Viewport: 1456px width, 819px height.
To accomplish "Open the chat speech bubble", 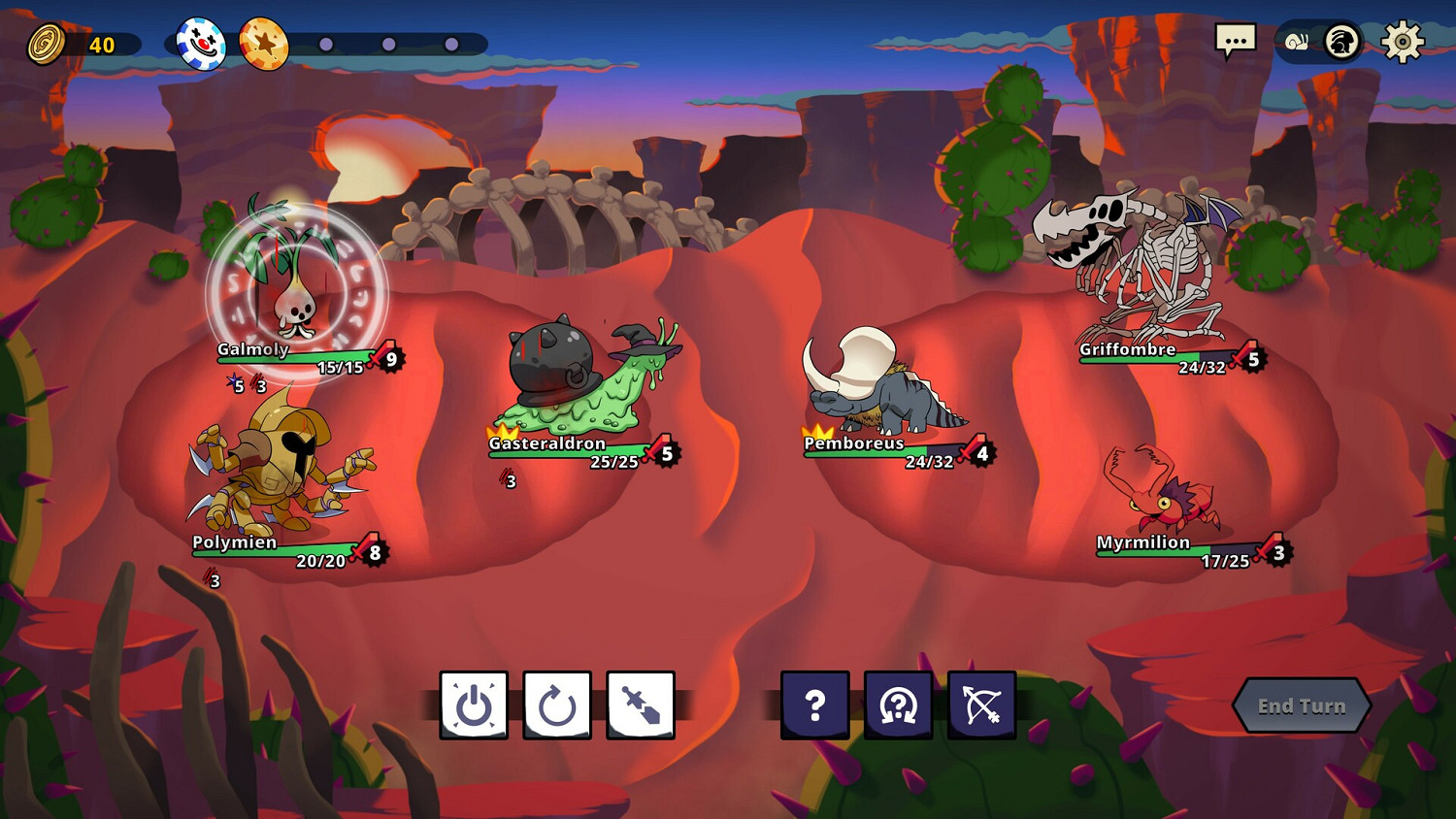I will point(1235,41).
